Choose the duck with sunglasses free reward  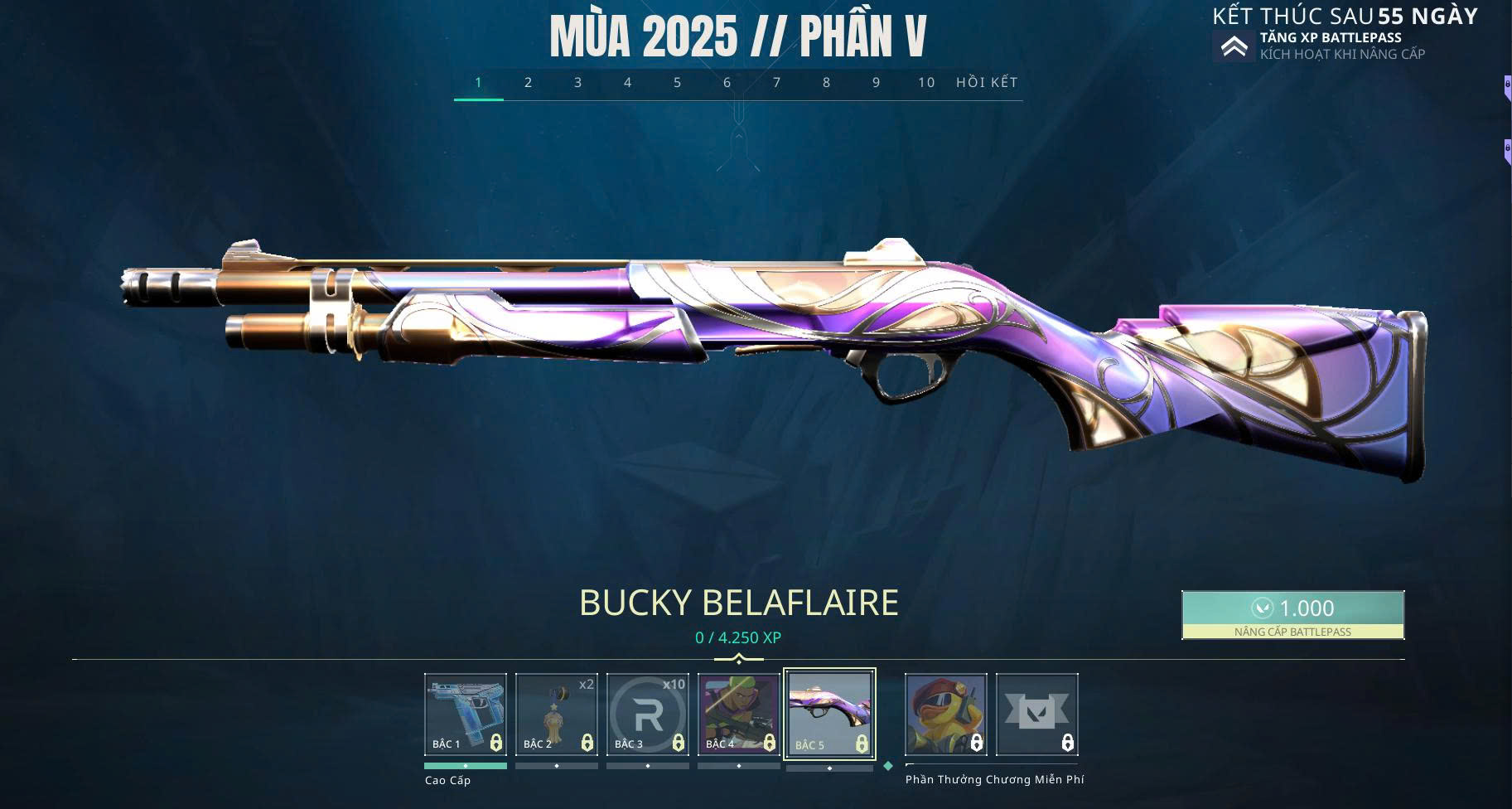[x=945, y=714]
